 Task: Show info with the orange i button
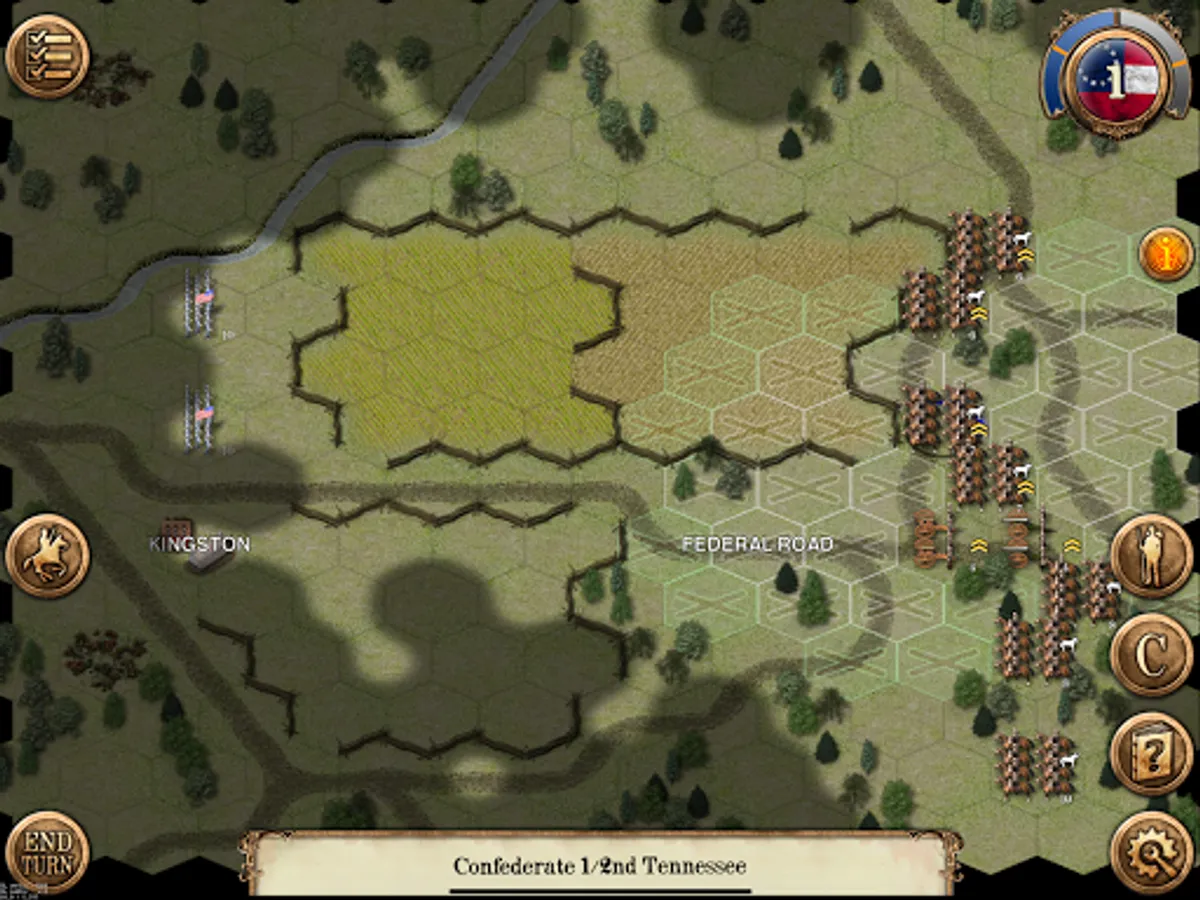pyautogui.click(x=1166, y=255)
